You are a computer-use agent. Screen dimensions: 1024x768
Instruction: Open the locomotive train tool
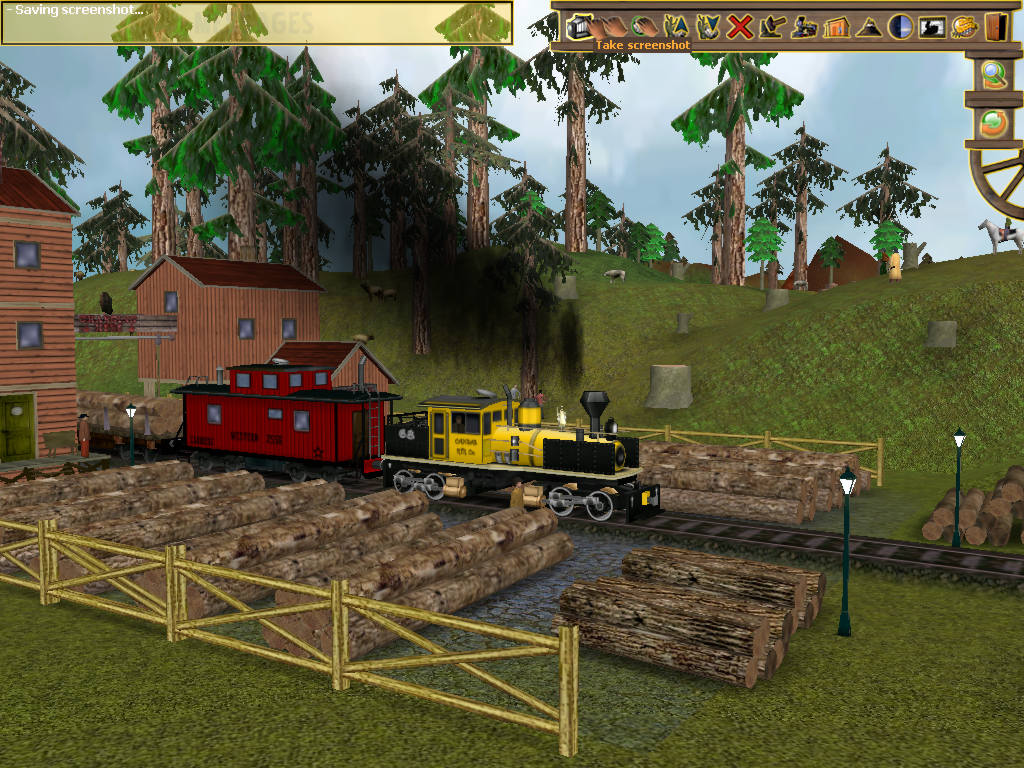(x=803, y=27)
